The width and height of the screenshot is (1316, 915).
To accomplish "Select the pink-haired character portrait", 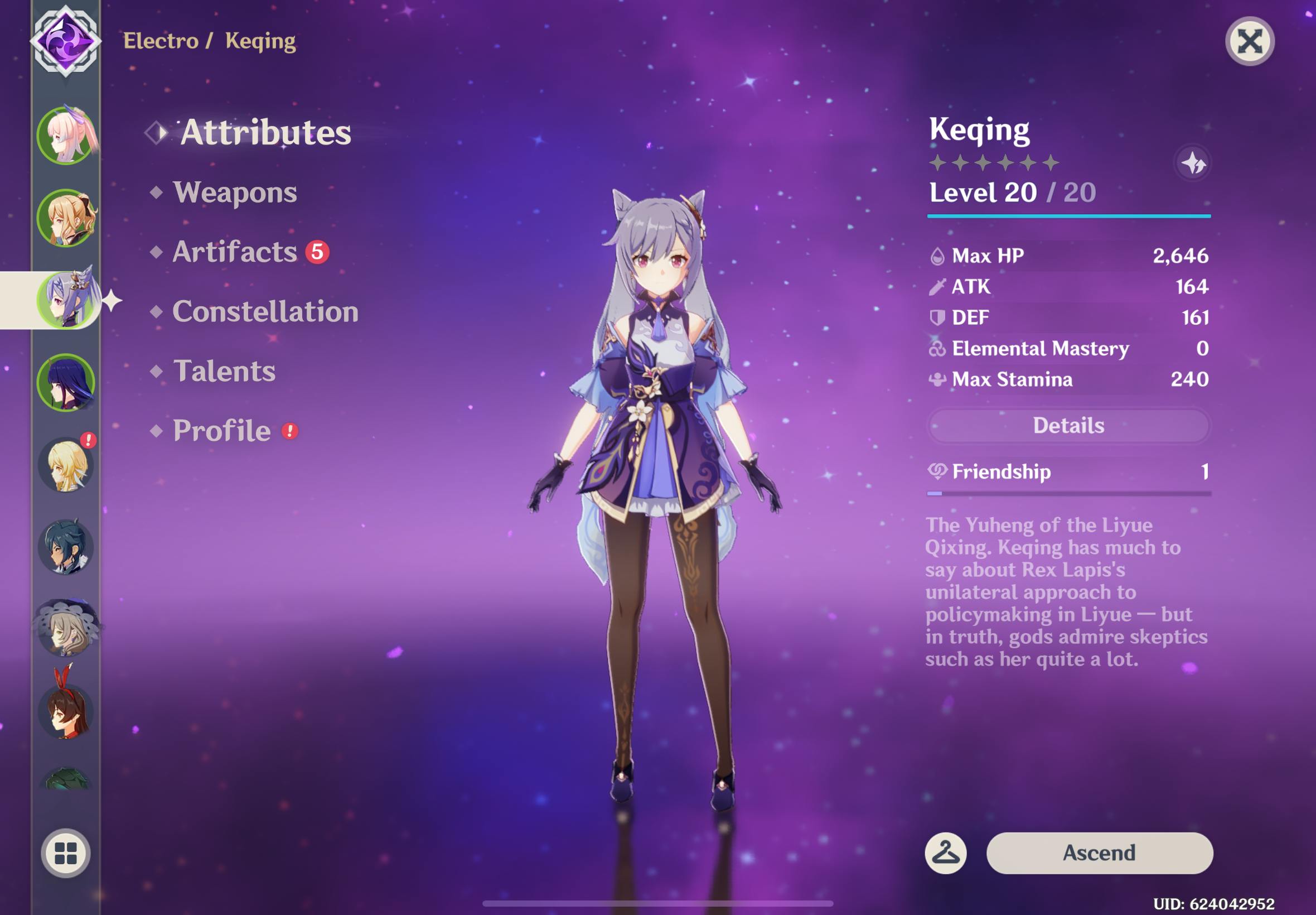I will [65, 136].
